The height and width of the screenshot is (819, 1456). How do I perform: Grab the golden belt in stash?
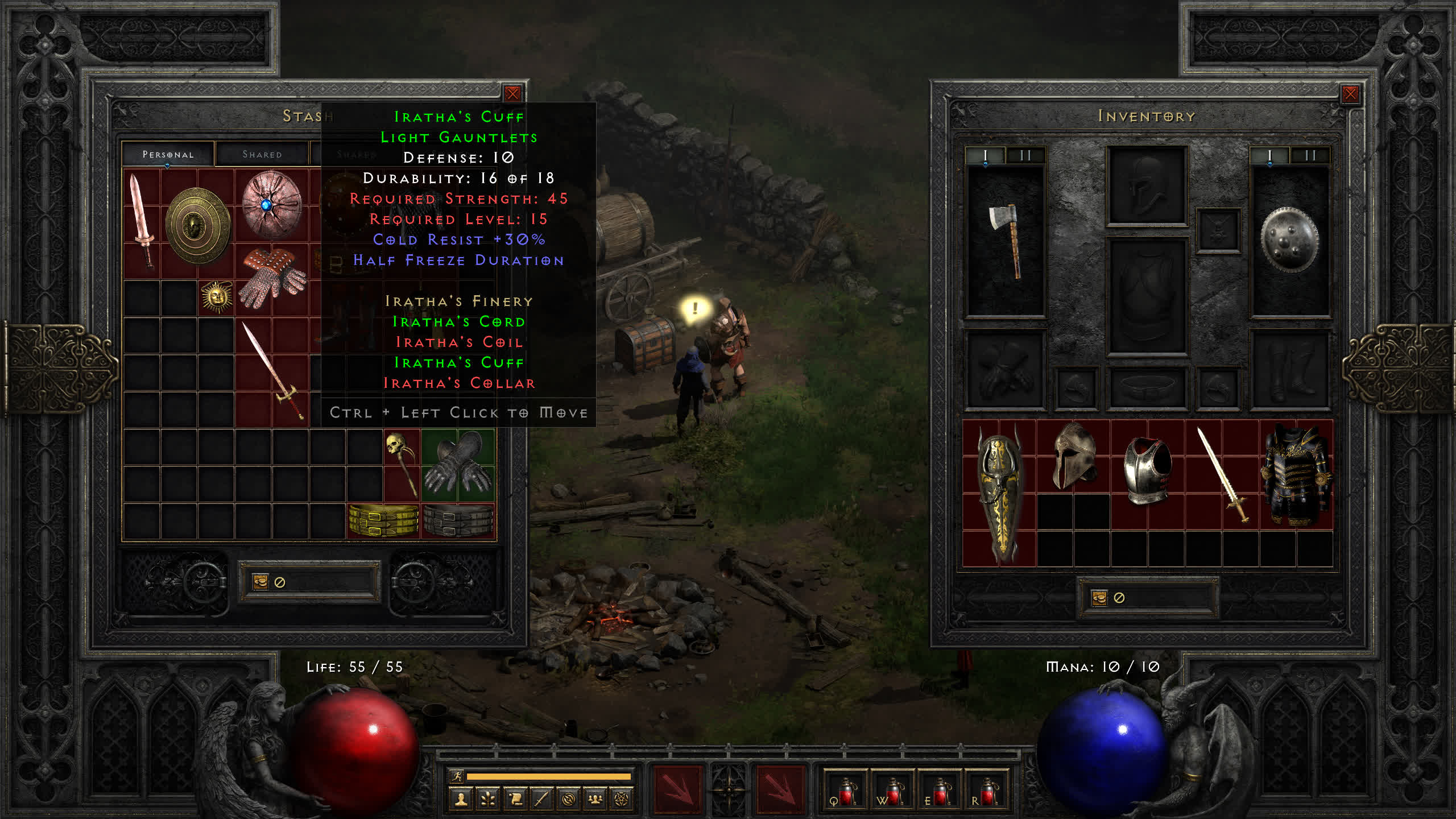coord(383,520)
